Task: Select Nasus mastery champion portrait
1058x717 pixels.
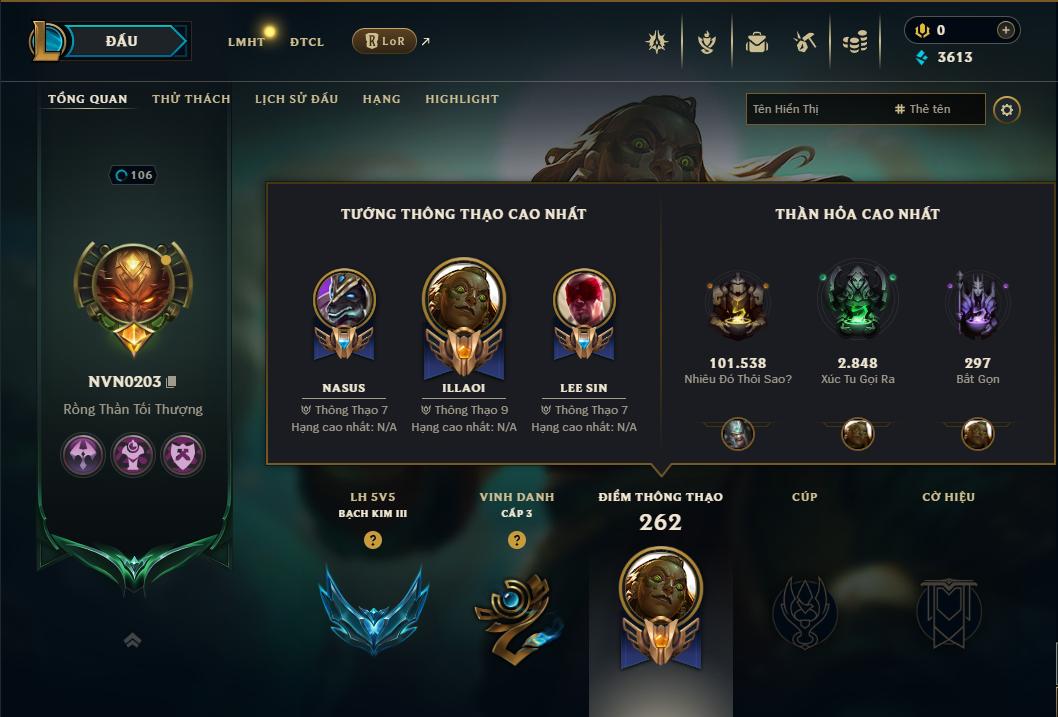Action: 344,301
